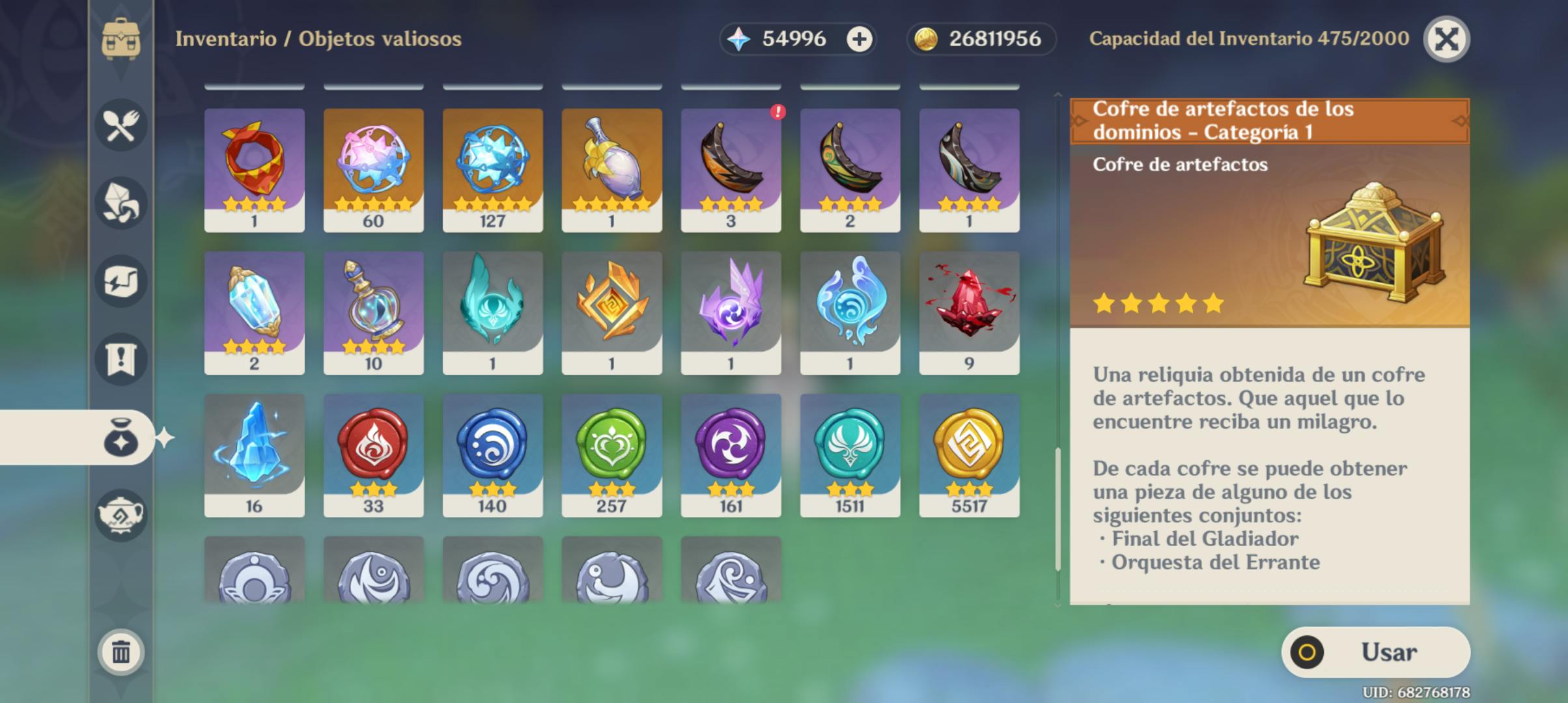Select the red bandana item slot
This screenshot has height=703, width=1568.
tap(254, 169)
